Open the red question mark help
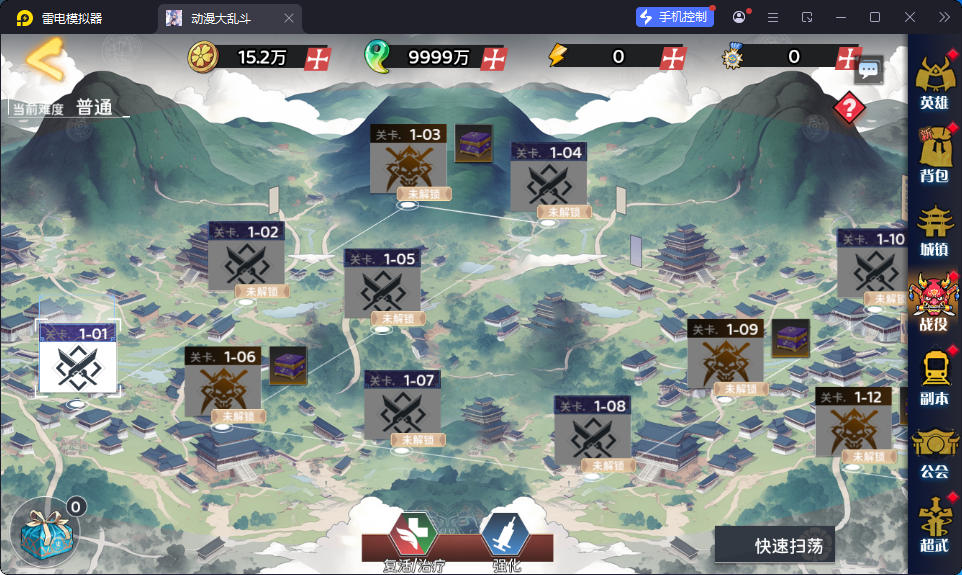The height and width of the screenshot is (575, 962). 849,108
